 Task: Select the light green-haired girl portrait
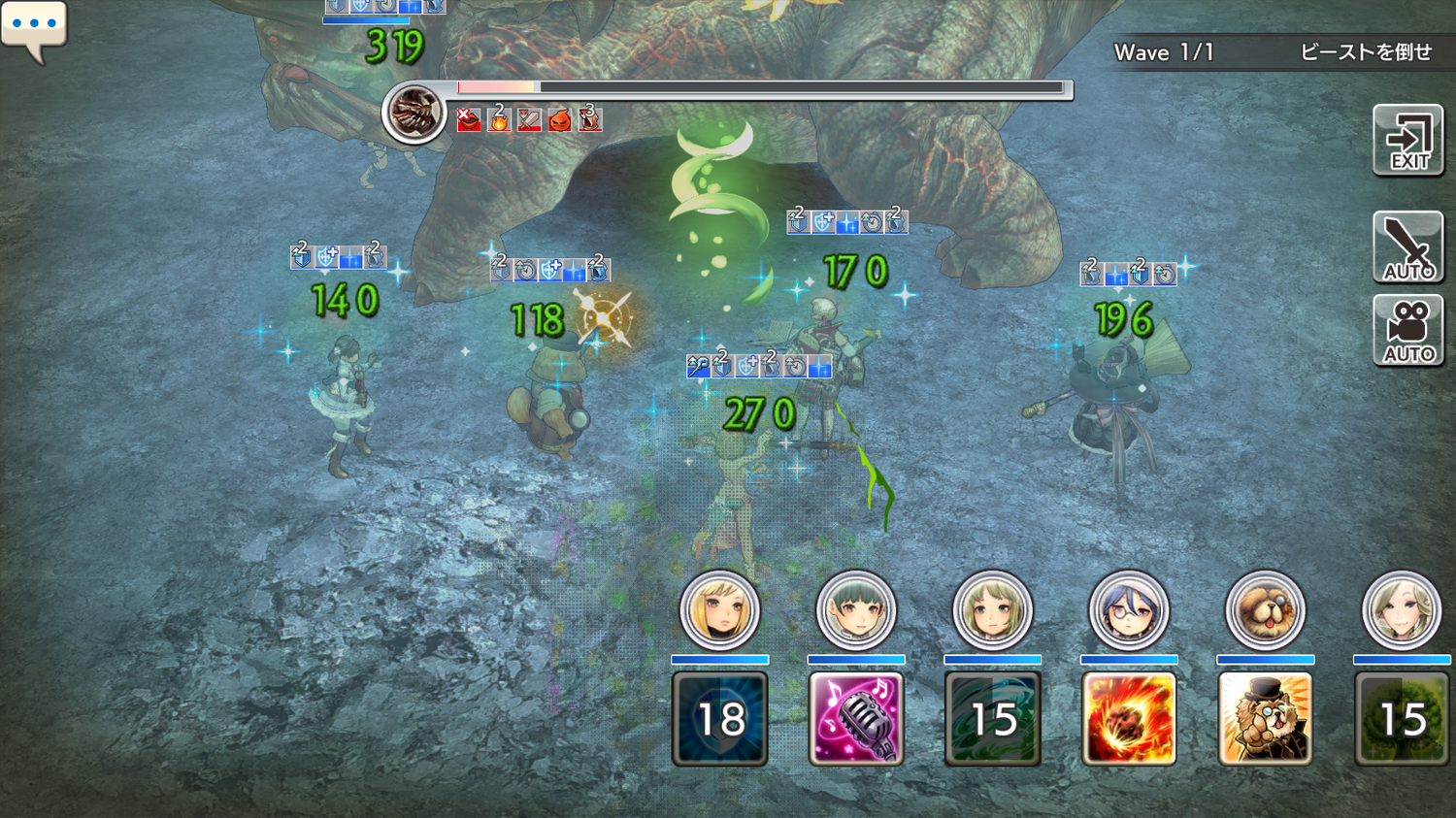click(x=992, y=610)
